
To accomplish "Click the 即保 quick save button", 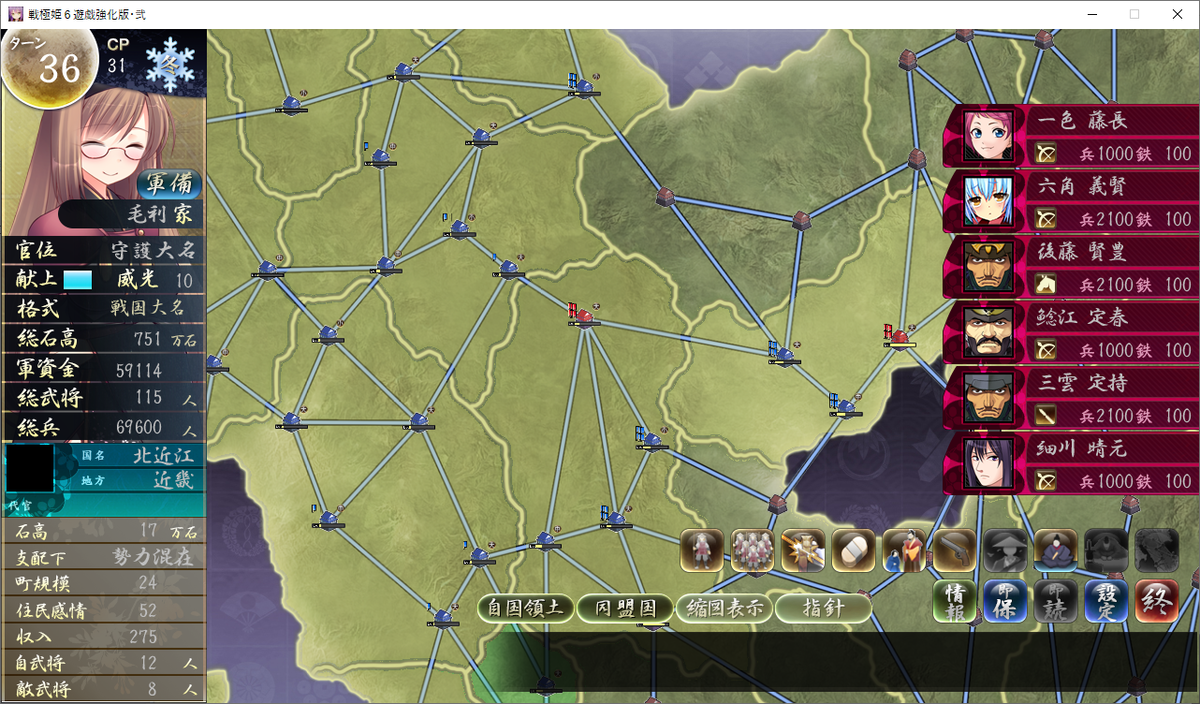I will coord(1005,602).
